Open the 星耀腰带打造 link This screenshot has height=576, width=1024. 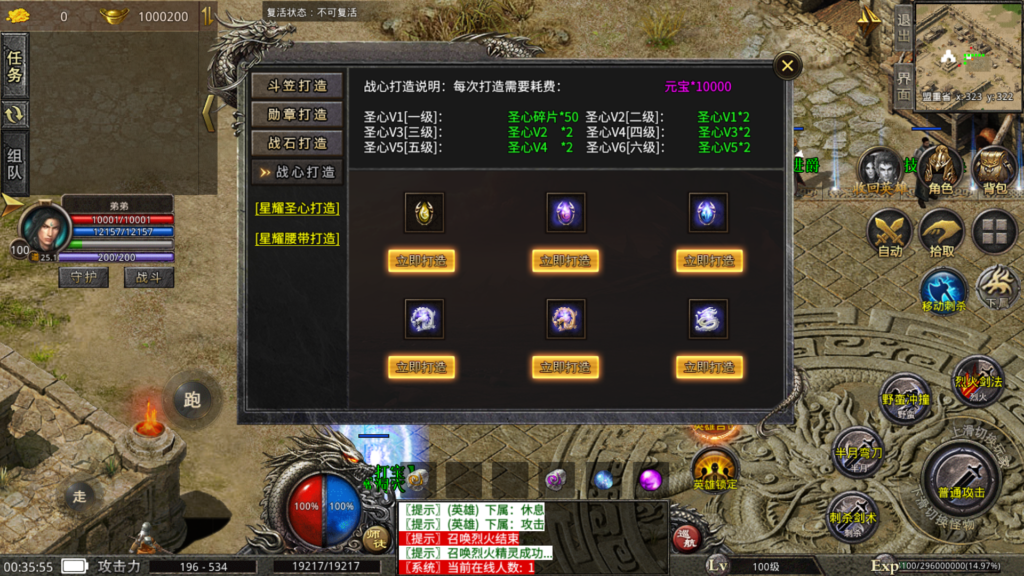pos(297,238)
